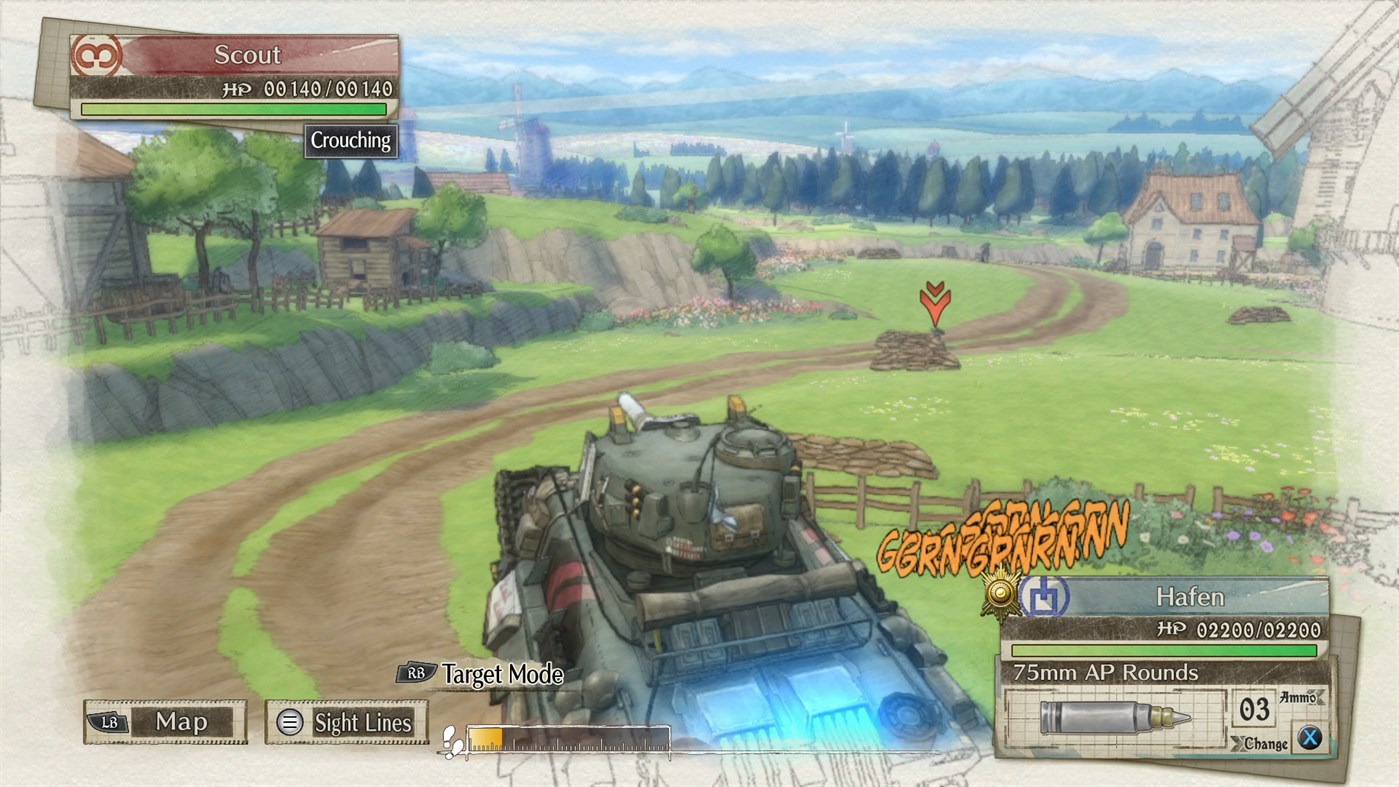Toggle the Crouching status indicator
This screenshot has height=787, width=1399.
click(x=349, y=140)
